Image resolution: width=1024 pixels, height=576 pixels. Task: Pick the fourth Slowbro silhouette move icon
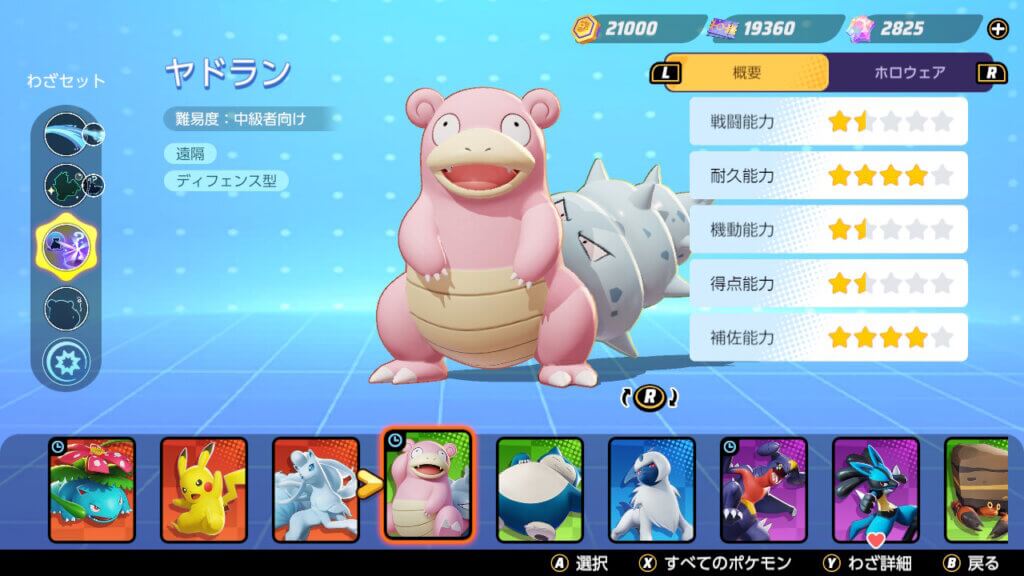67,308
